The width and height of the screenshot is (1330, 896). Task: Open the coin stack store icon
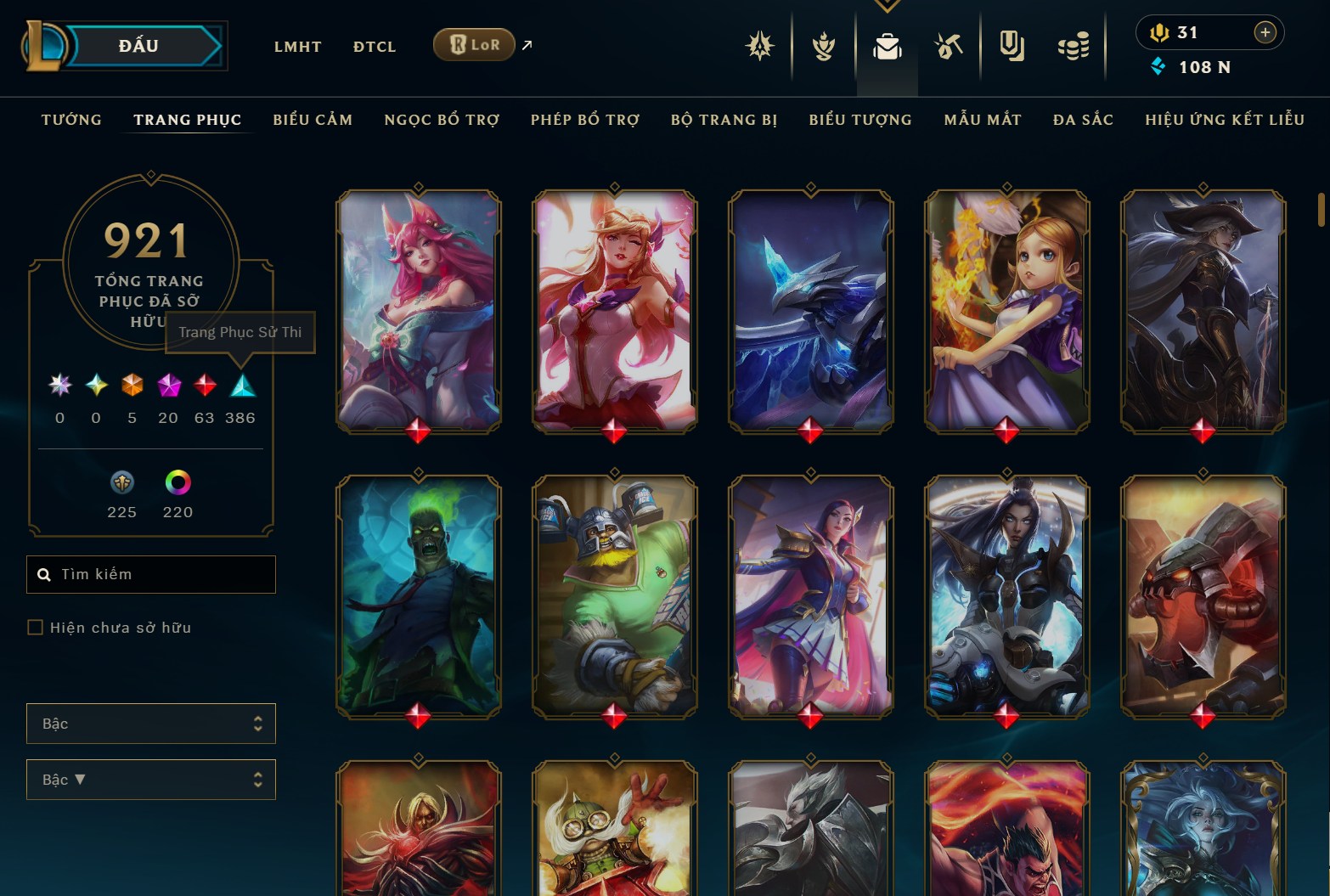[x=1074, y=47]
